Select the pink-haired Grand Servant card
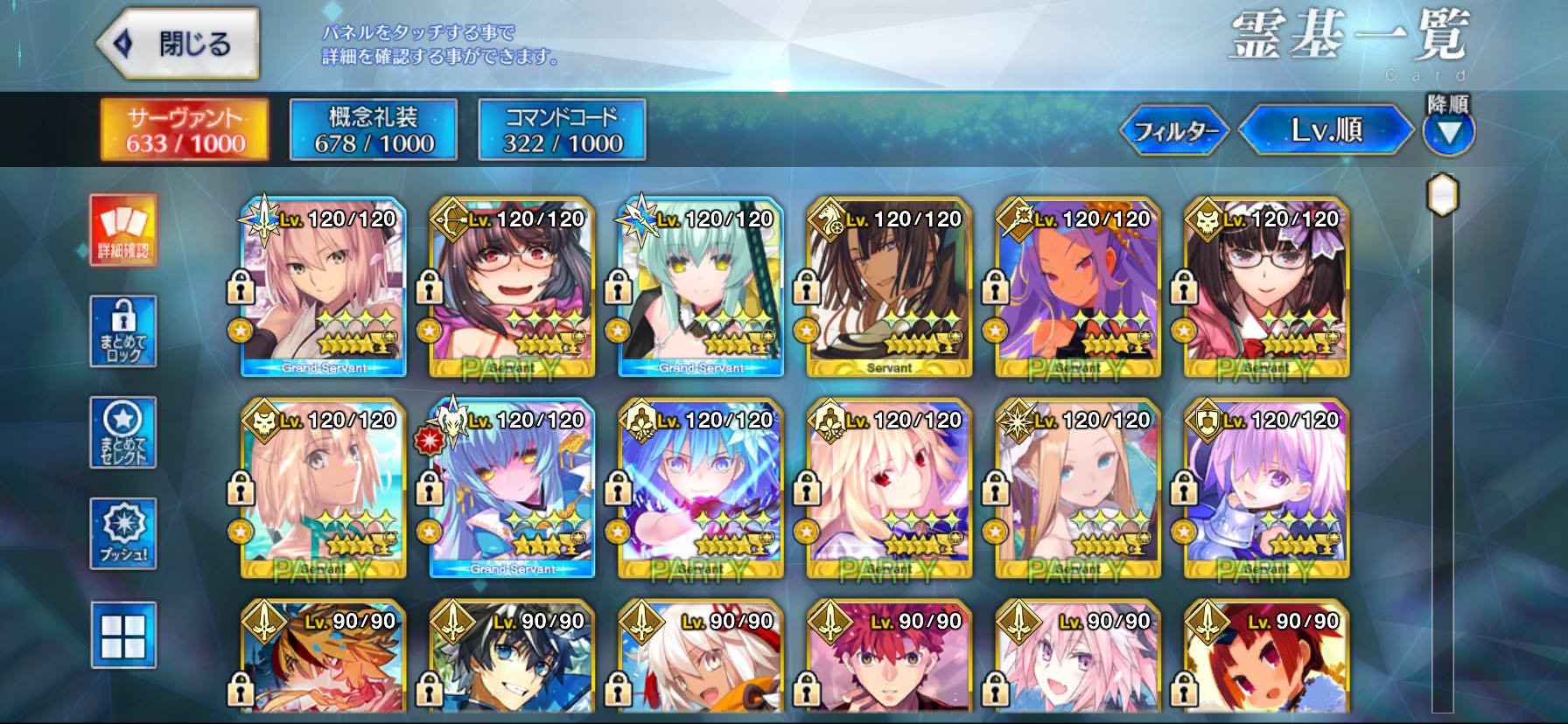Viewport: 1568px width, 724px height. coord(324,289)
